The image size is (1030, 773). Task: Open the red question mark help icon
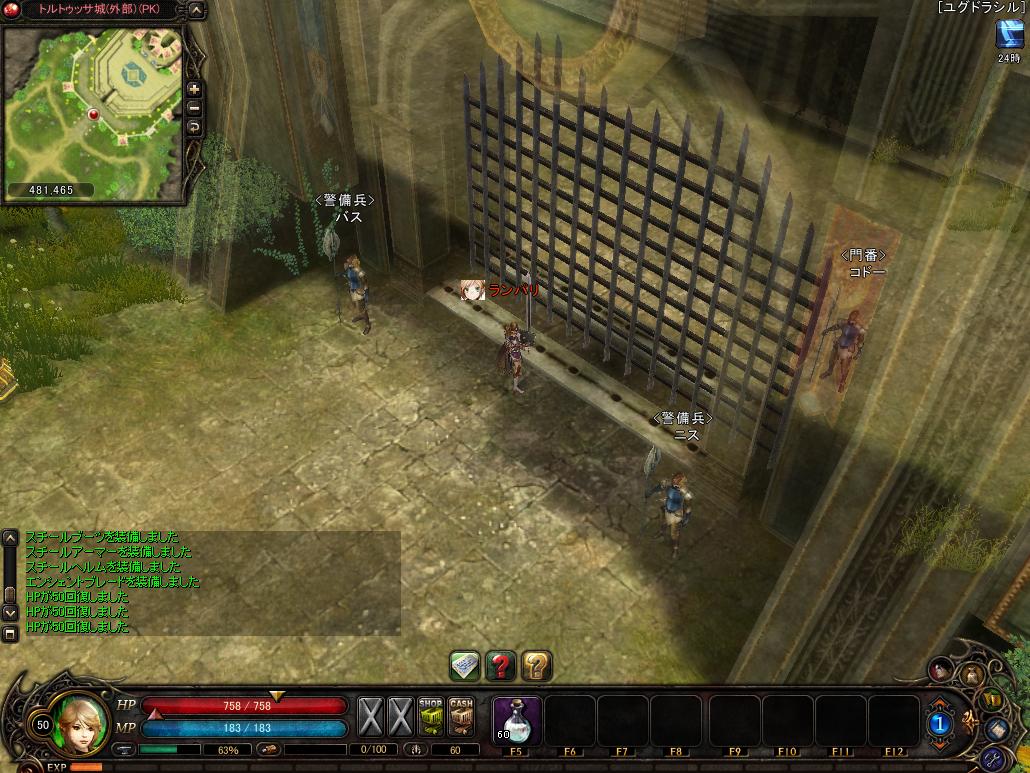coord(500,665)
